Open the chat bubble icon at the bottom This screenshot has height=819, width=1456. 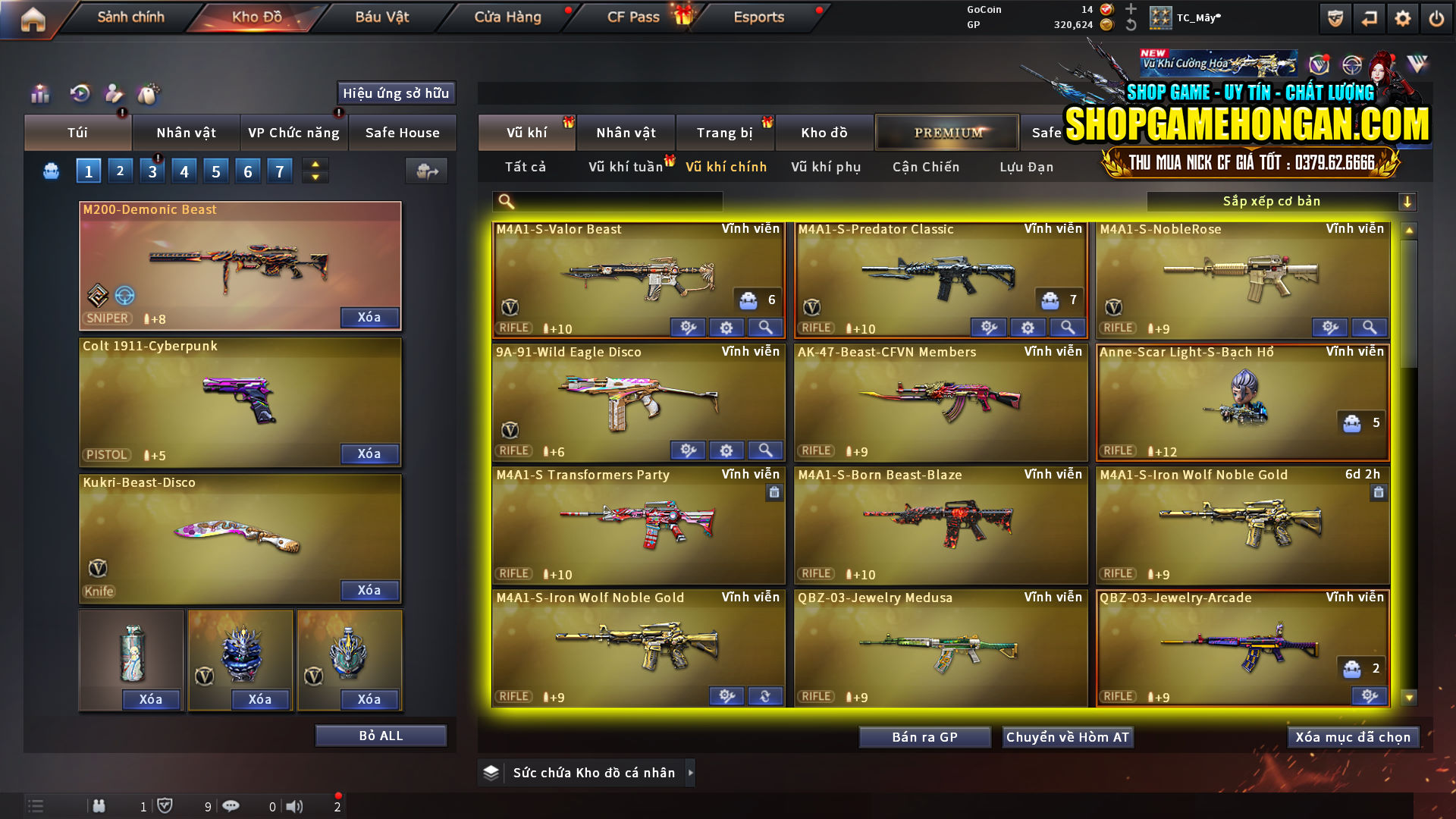[x=232, y=806]
